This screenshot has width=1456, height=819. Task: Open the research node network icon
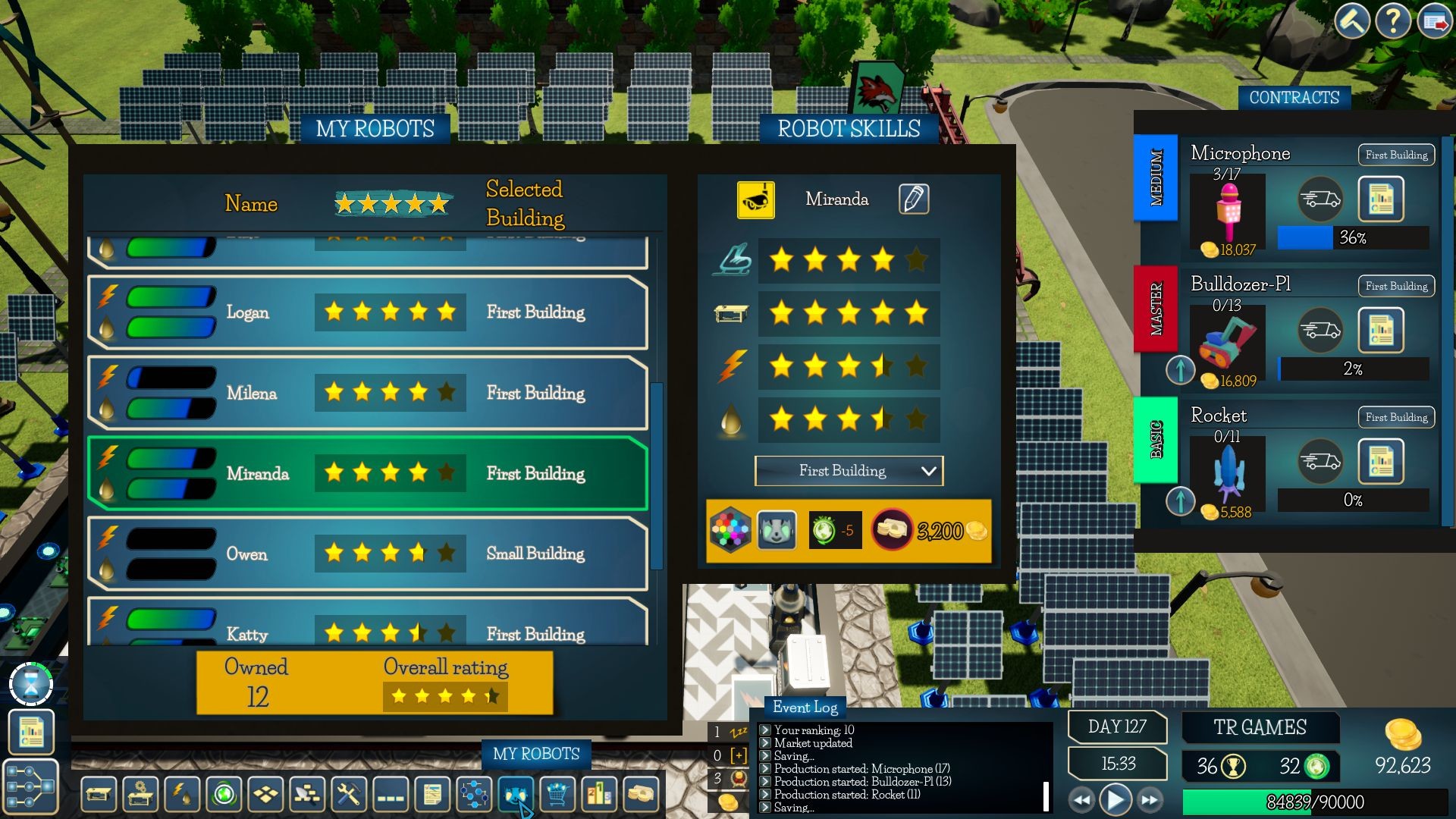click(474, 795)
